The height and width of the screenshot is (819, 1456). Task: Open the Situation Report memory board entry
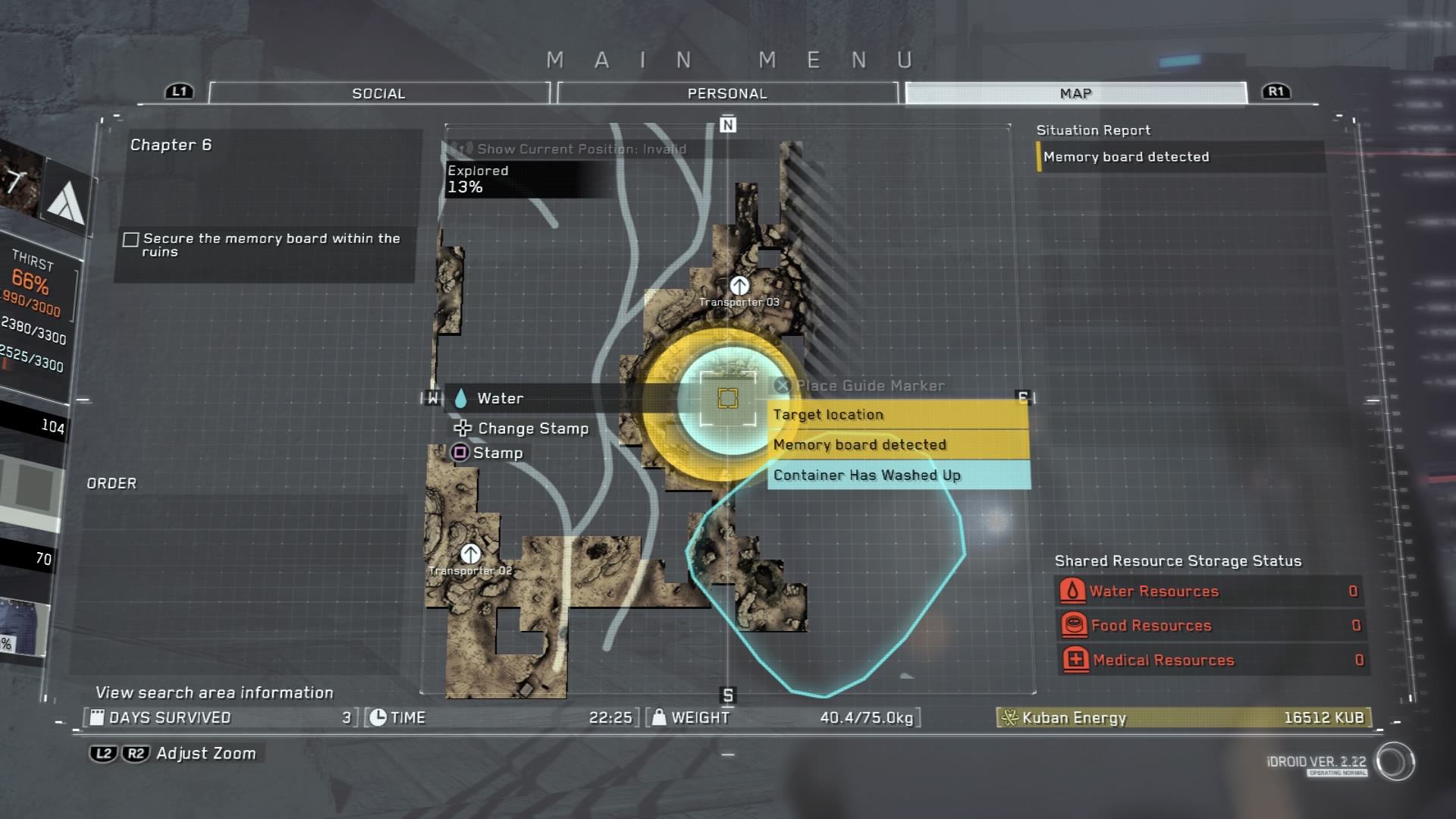1179,157
